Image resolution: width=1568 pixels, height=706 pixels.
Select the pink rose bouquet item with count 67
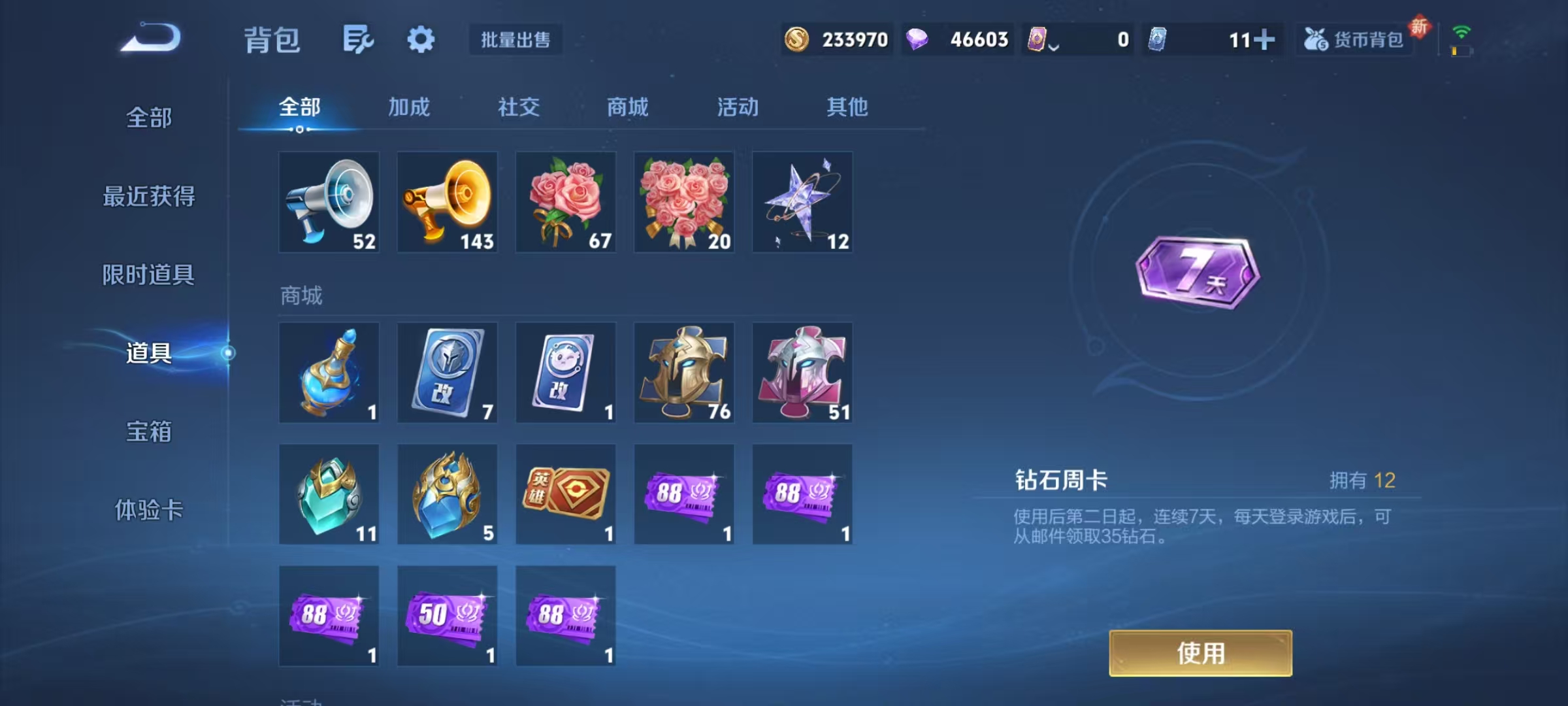pos(566,201)
